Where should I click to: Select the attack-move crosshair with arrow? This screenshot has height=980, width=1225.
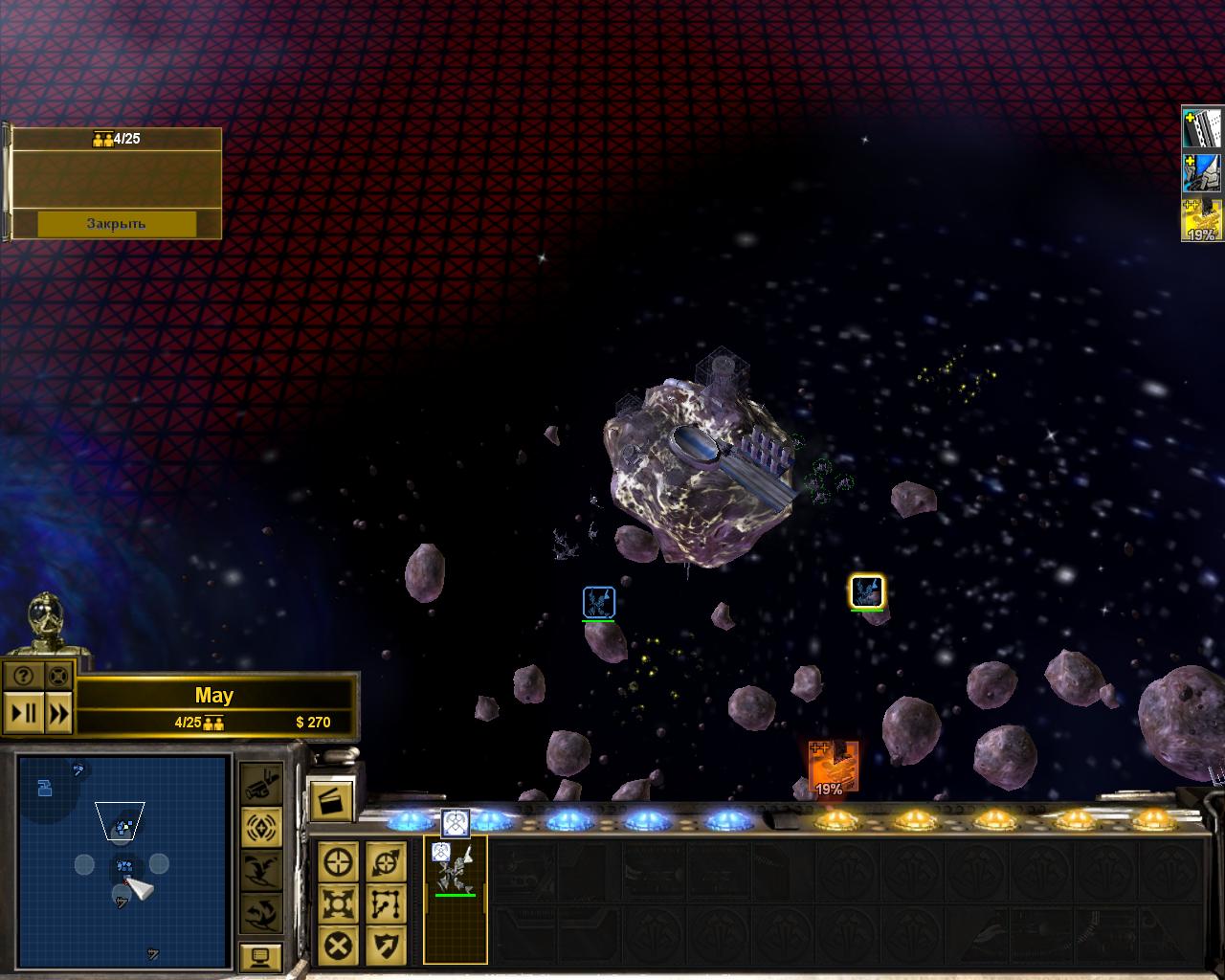tap(385, 863)
